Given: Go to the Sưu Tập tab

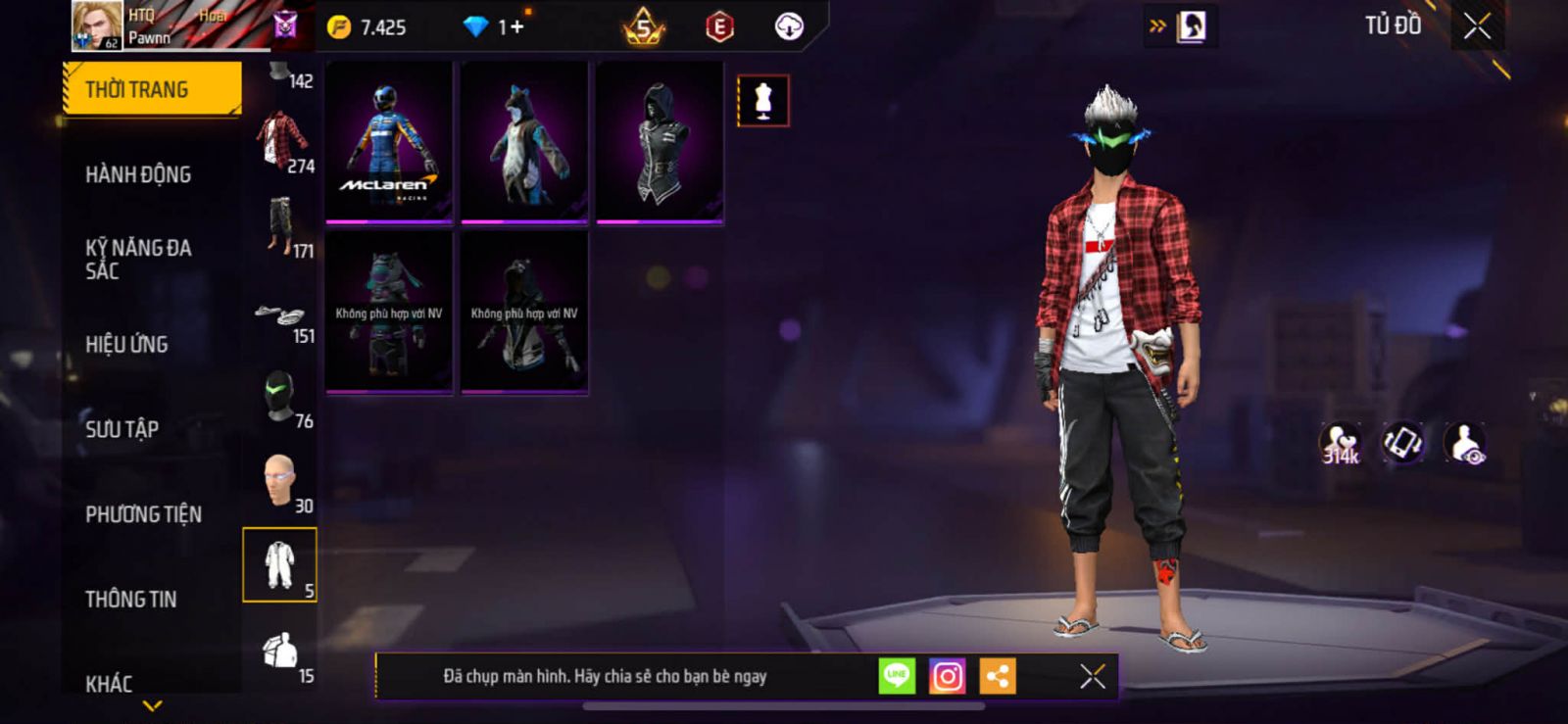Looking at the screenshot, I should pos(122,429).
